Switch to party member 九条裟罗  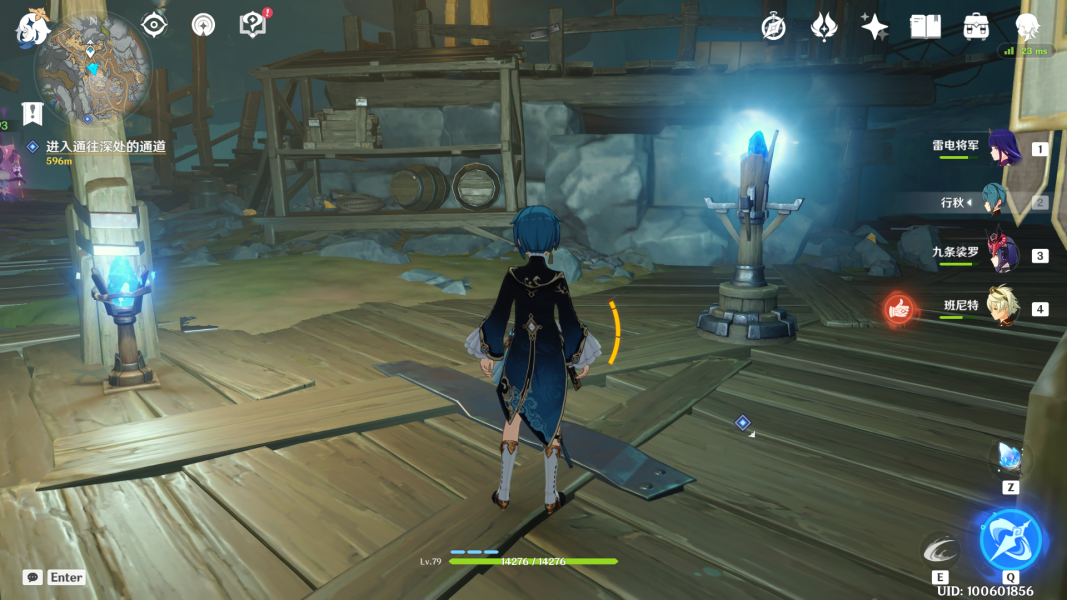click(1001, 254)
